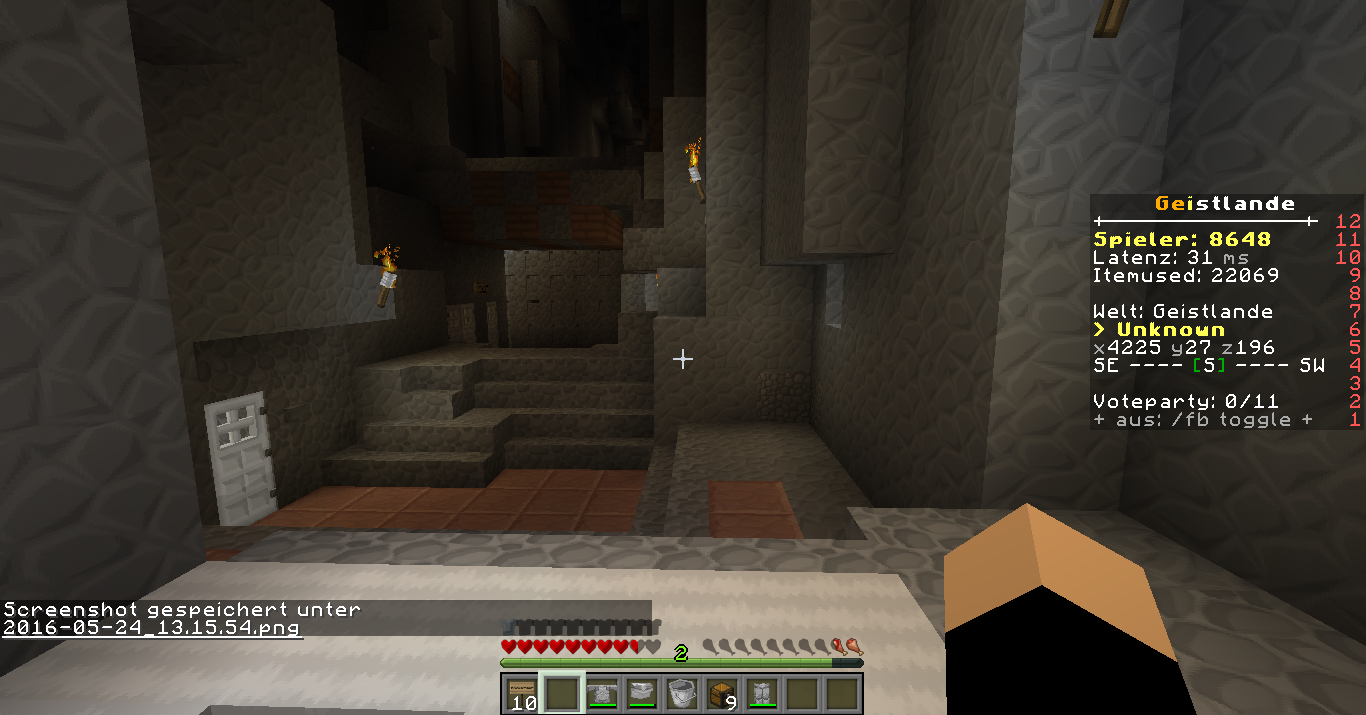Click the highlighted empty hotbar slot

click(x=560, y=693)
